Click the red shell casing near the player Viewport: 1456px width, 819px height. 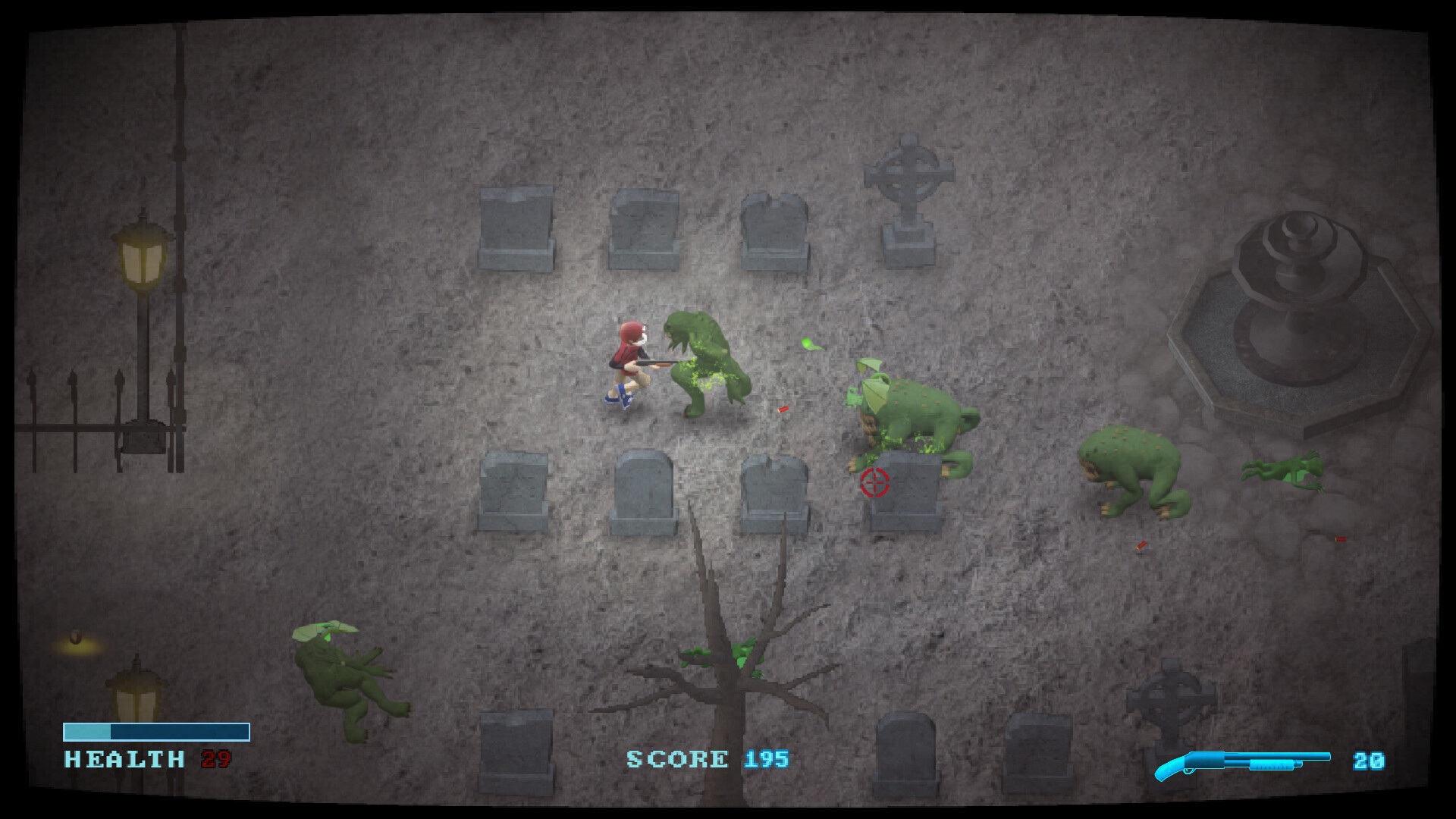[781, 411]
